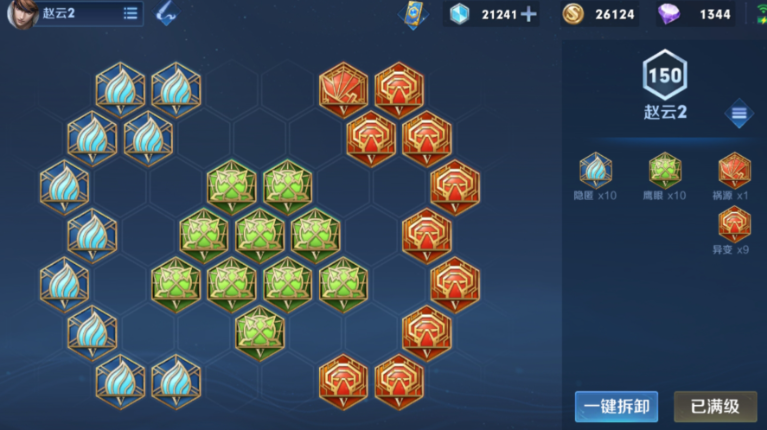This screenshot has width=767, height=430.
Task: Open the diamond menu button beside 赵云2
Action: 739,113
